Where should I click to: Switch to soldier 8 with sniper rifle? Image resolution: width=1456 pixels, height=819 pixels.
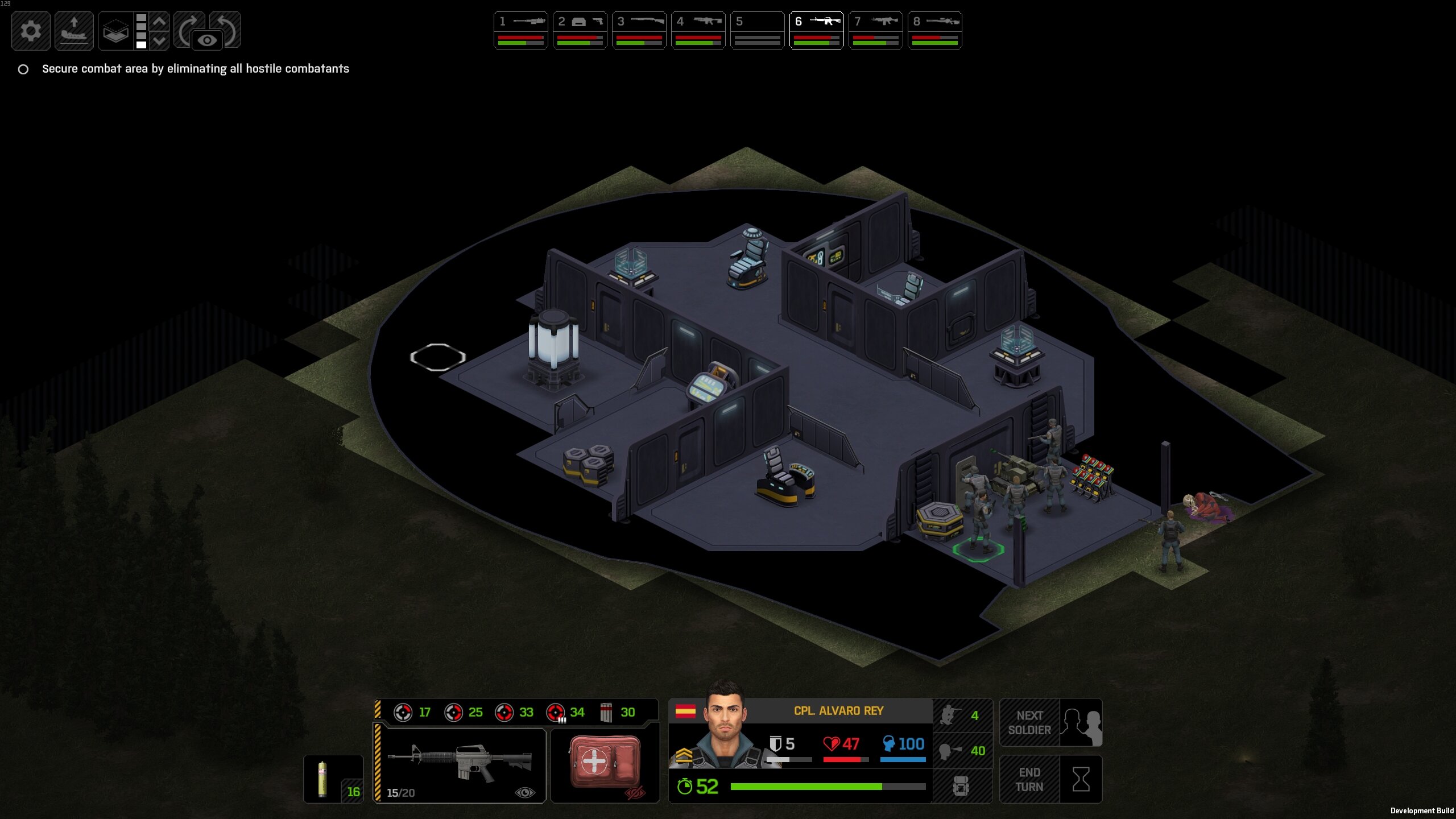tap(934, 31)
